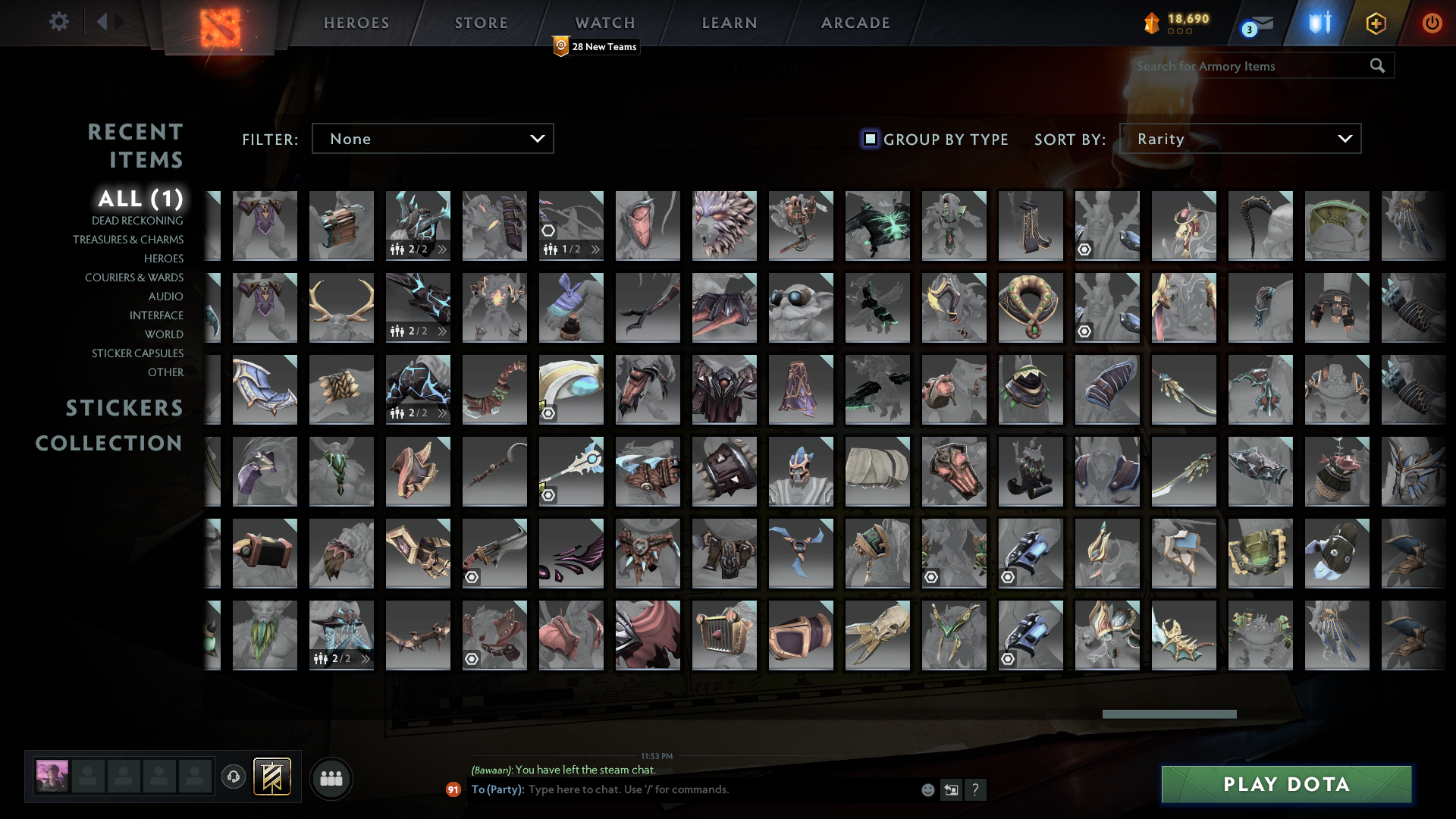
Task: Click the plus icon near the power button
Action: (x=1376, y=23)
